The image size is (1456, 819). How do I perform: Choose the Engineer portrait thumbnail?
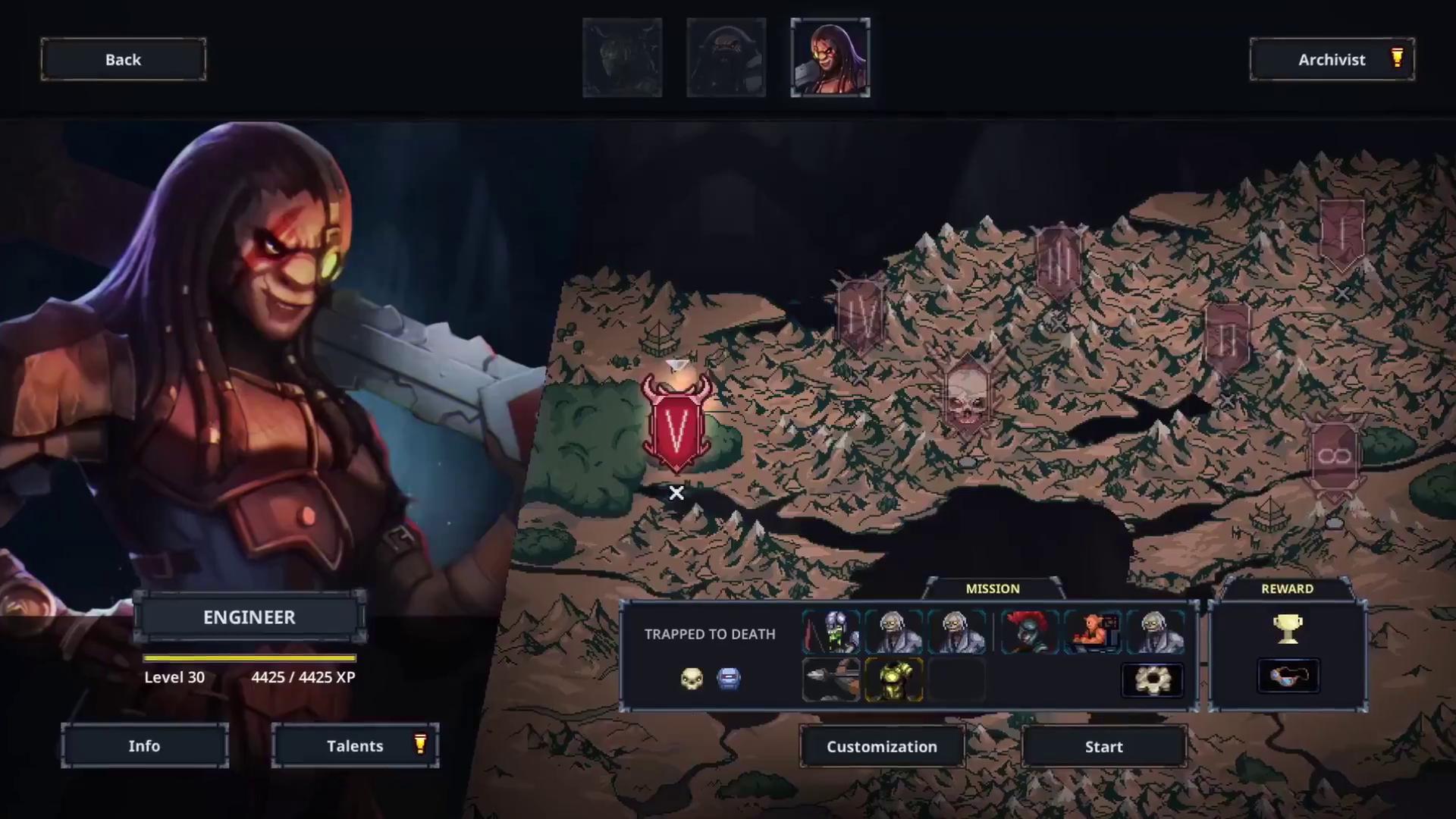click(x=830, y=58)
